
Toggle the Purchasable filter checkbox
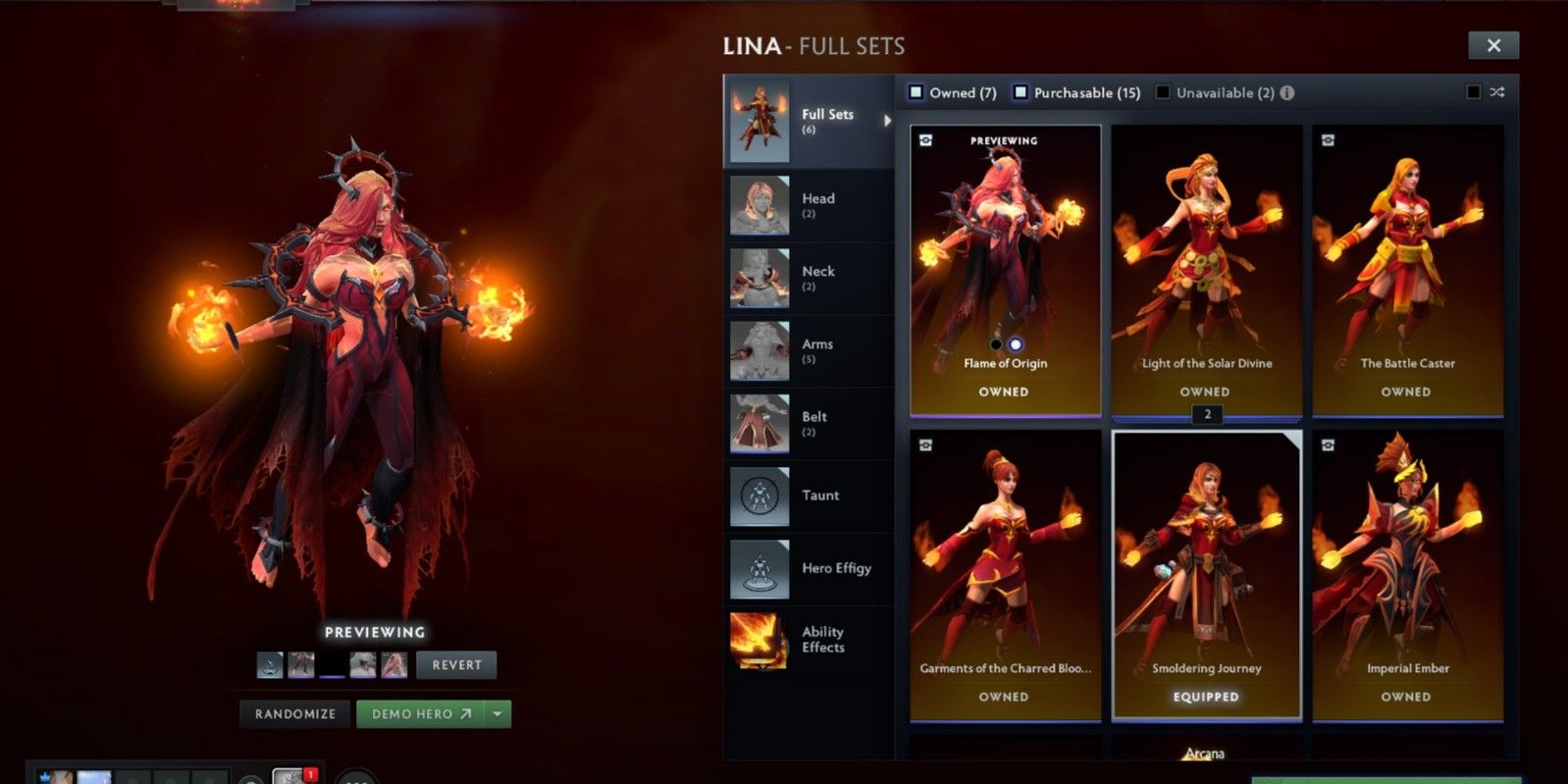tap(1020, 92)
